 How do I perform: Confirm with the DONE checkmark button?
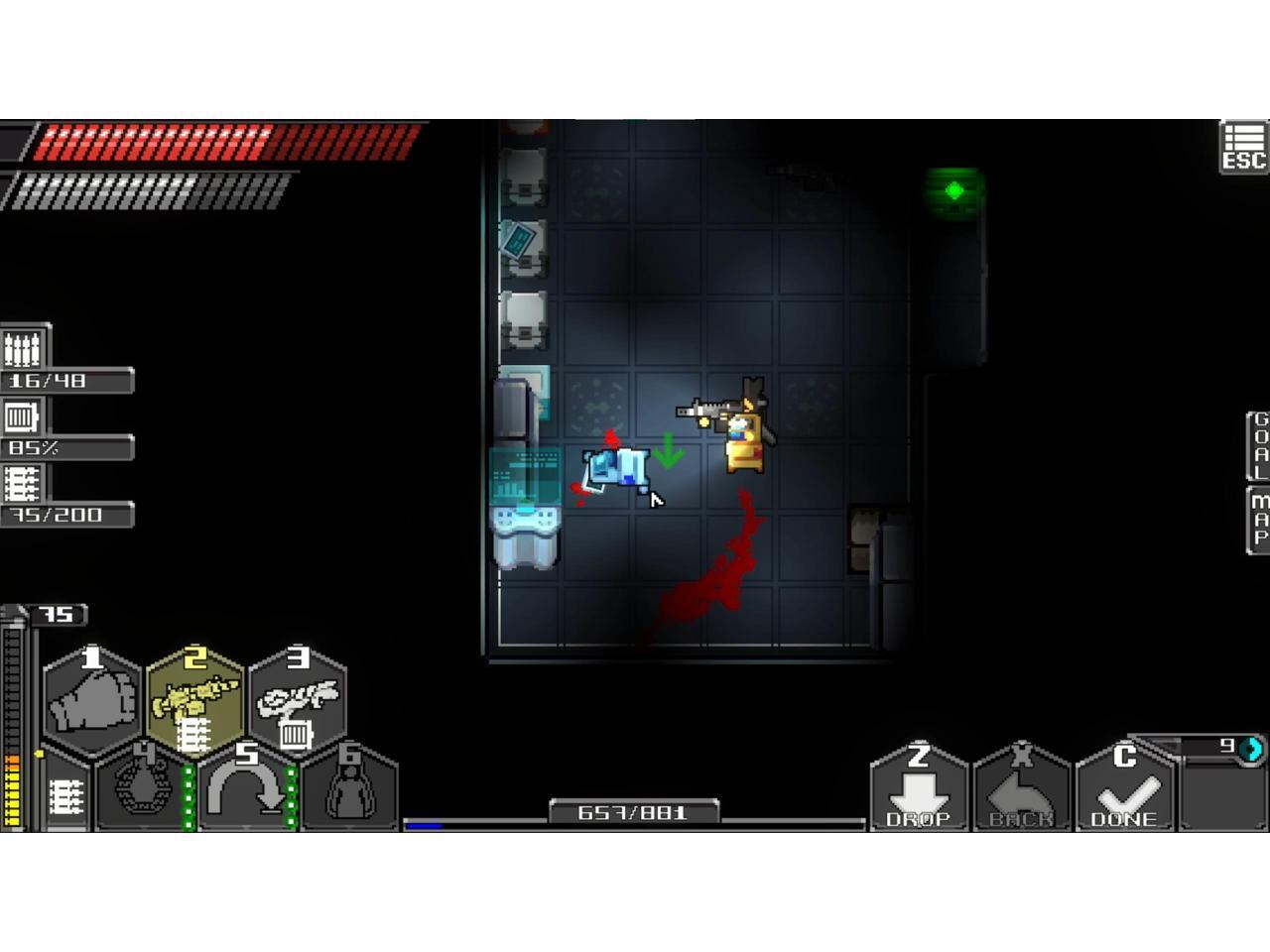click(1125, 790)
